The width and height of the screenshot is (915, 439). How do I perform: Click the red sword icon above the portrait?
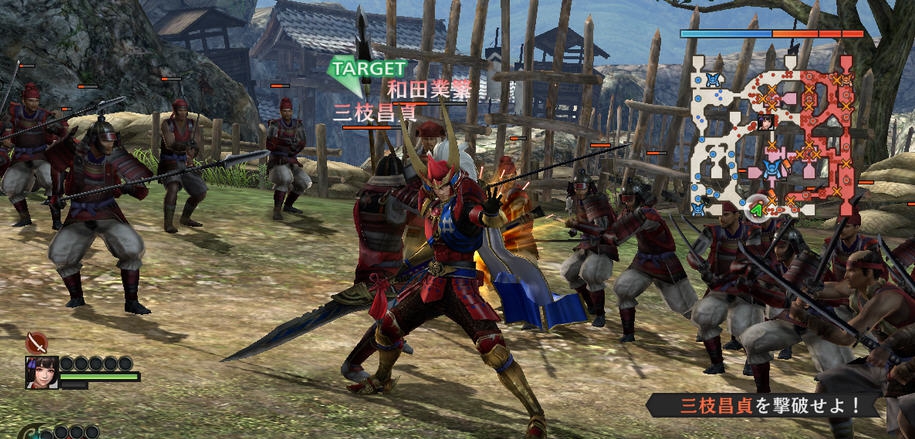37,342
